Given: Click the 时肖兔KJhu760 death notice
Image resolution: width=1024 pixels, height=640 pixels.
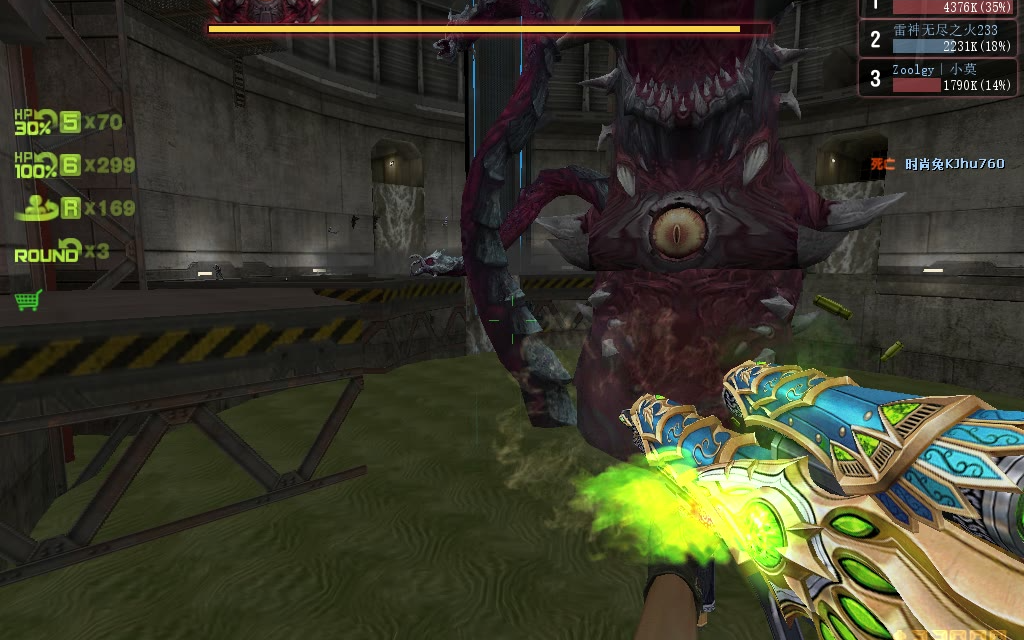Looking at the screenshot, I should 953,164.
